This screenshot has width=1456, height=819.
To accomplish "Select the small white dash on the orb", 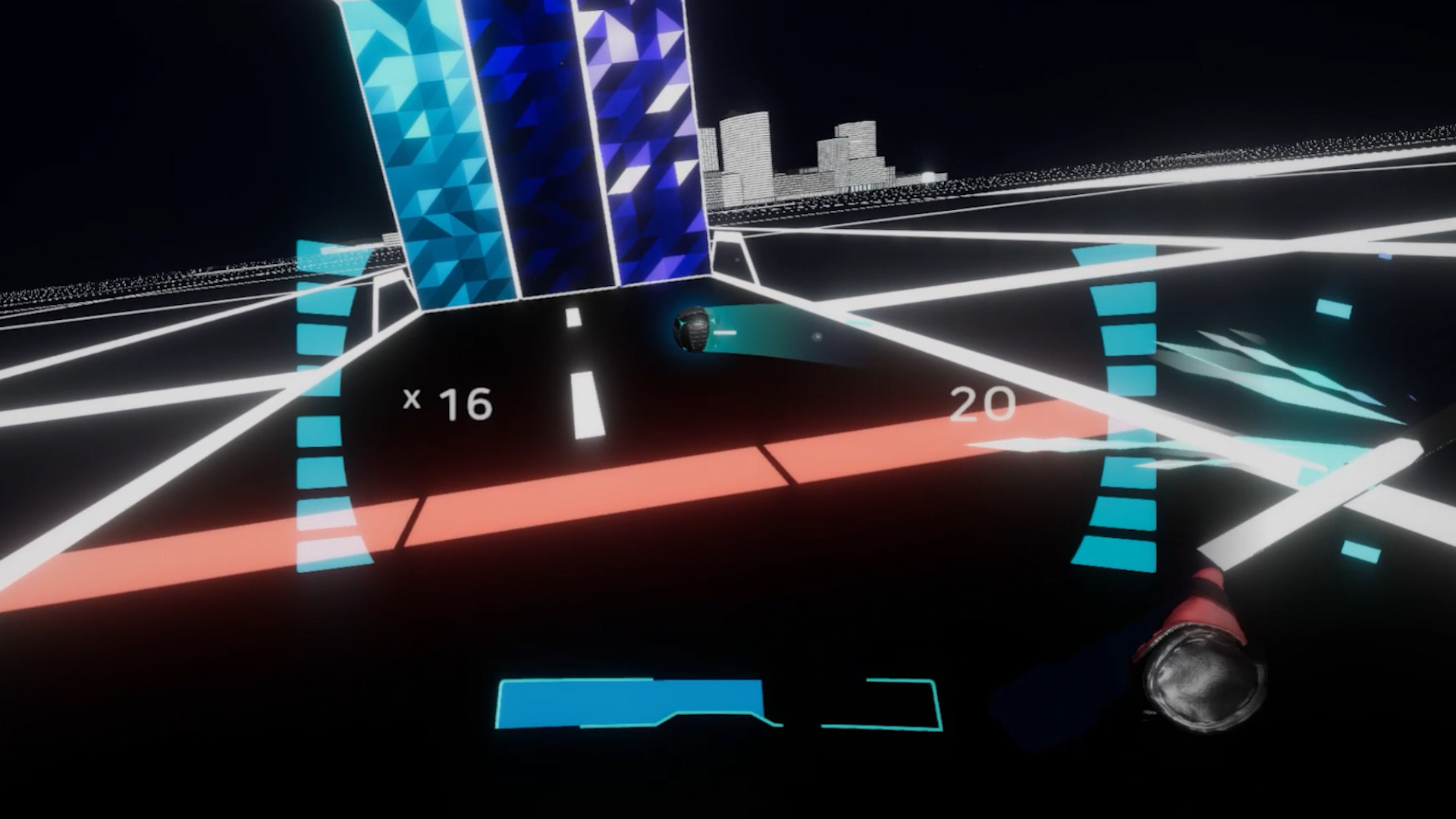I will (726, 331).
